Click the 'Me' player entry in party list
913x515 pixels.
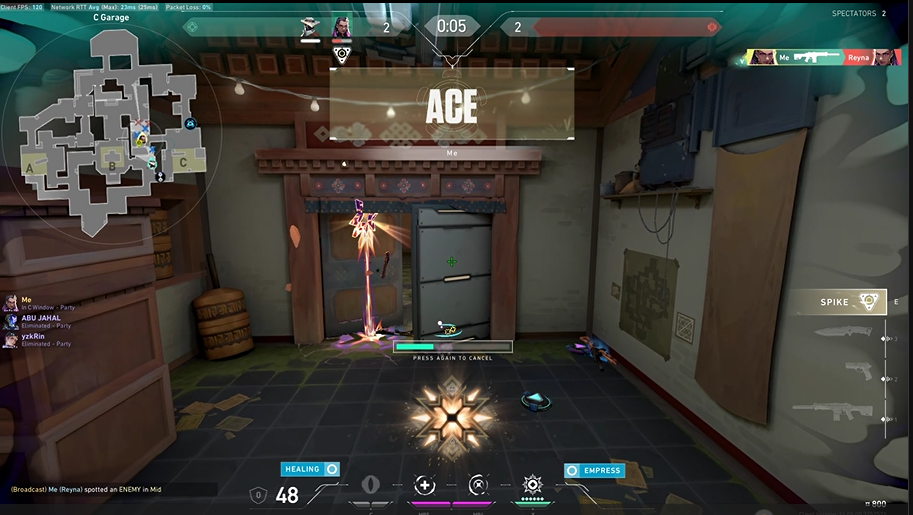coord(27,302)
